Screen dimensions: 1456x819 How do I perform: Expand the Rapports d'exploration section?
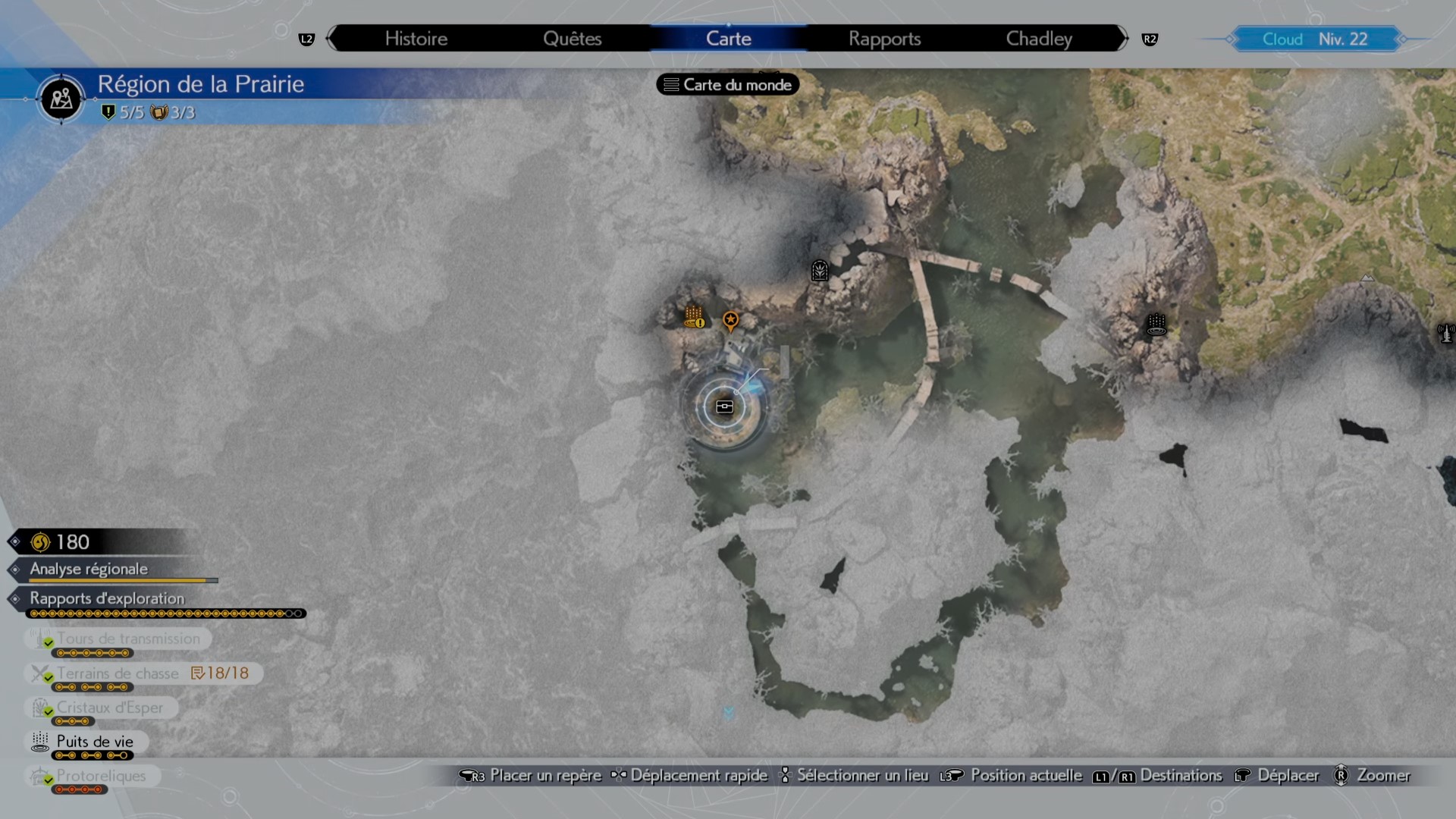click(106, 599)
